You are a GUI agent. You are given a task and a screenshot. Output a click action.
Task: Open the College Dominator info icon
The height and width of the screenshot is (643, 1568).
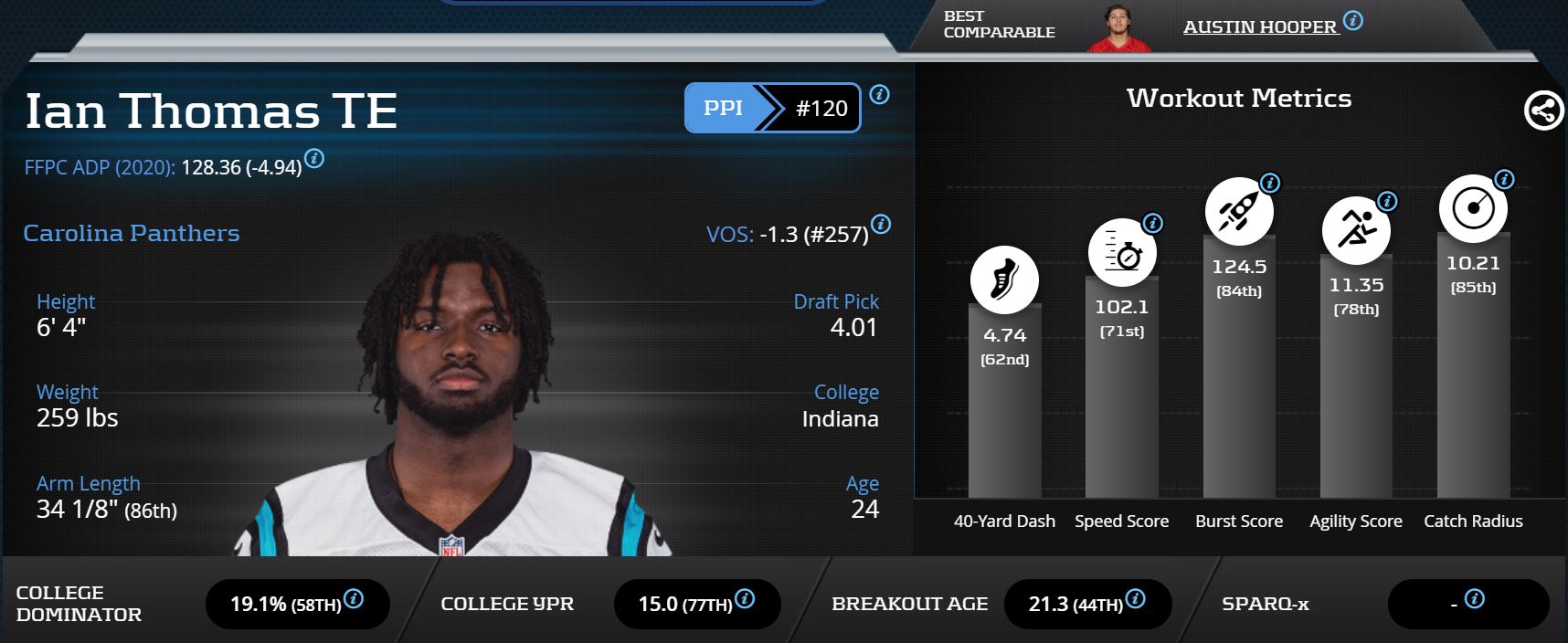pyautogui.click(x=354, y=599)
